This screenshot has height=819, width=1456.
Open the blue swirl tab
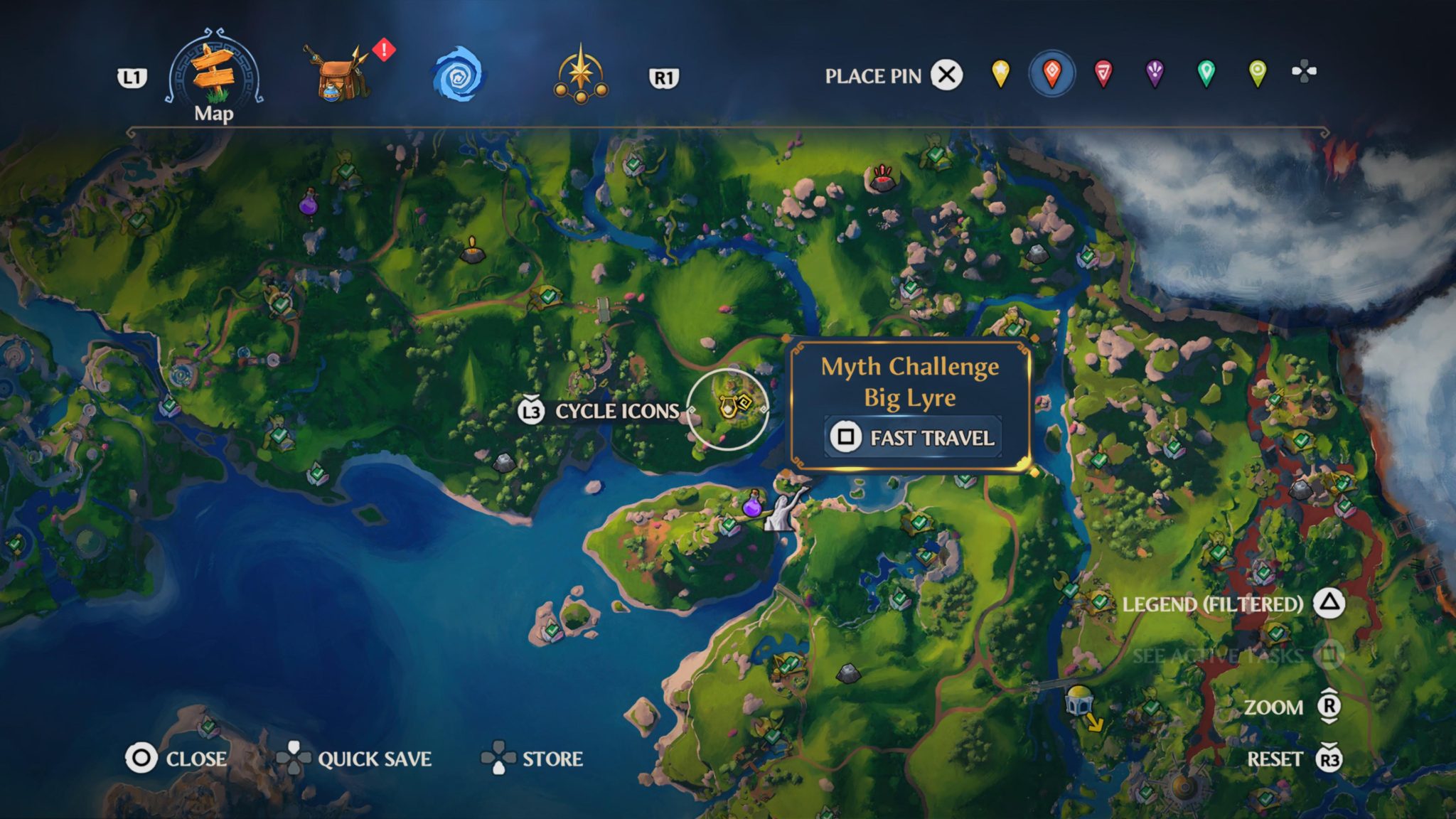[x=458, y=74]
